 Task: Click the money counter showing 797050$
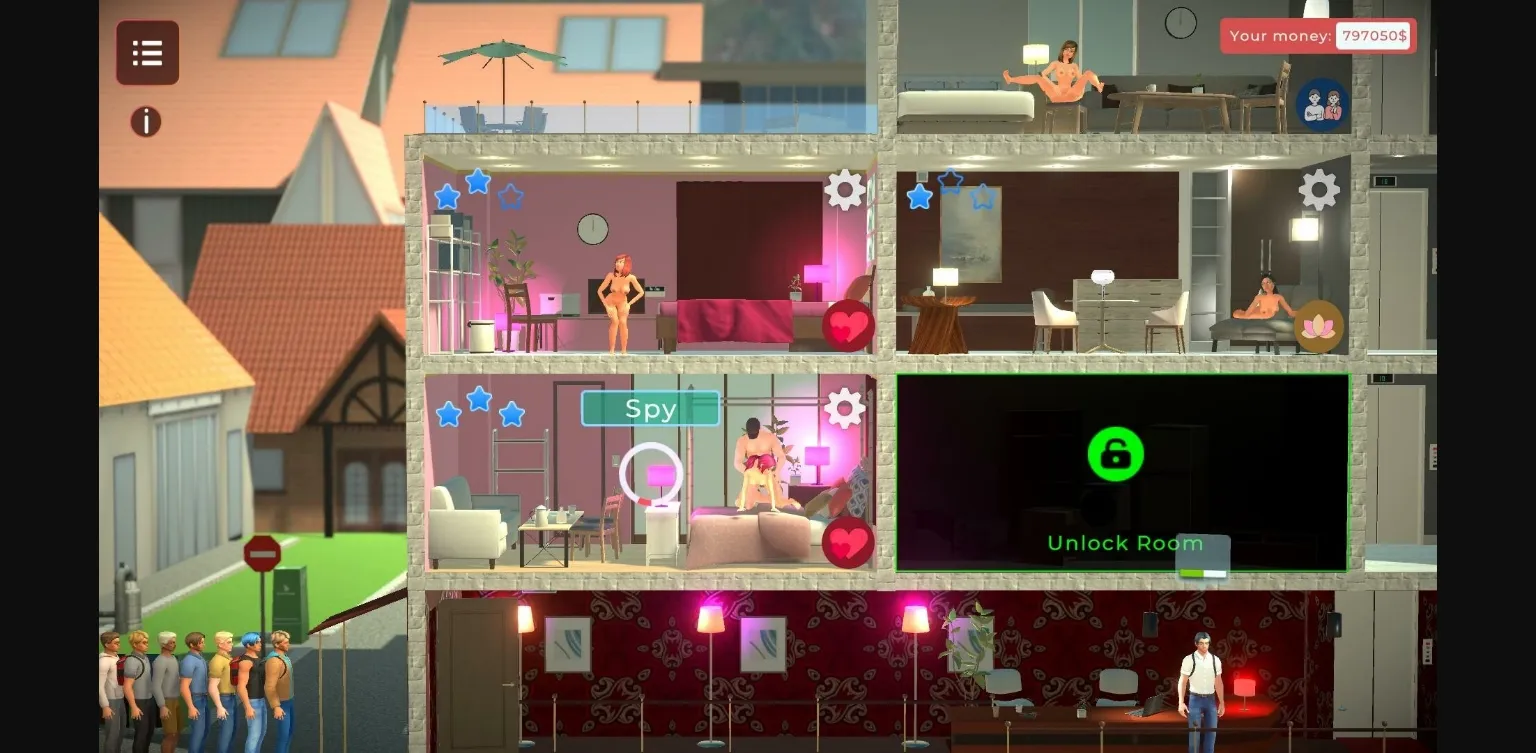click(x=1374, y=36)
